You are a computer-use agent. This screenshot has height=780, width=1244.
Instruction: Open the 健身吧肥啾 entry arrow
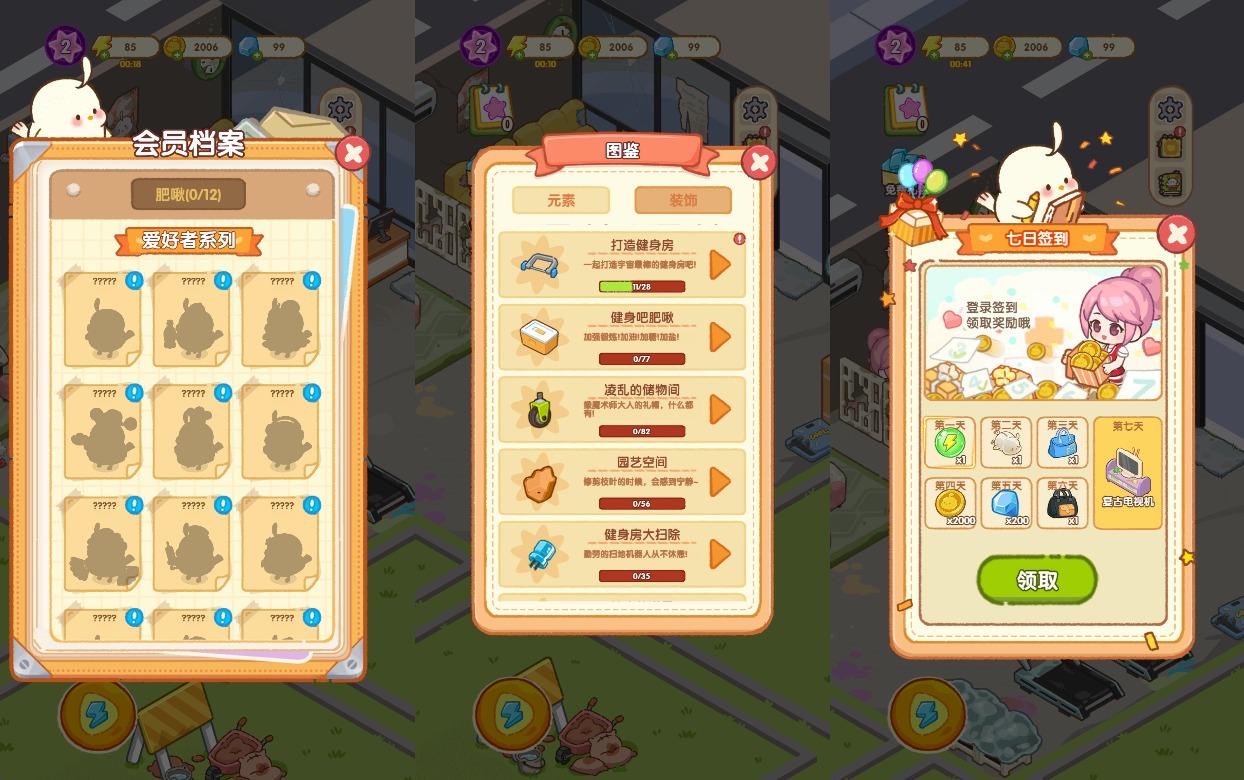coord(720,337)
